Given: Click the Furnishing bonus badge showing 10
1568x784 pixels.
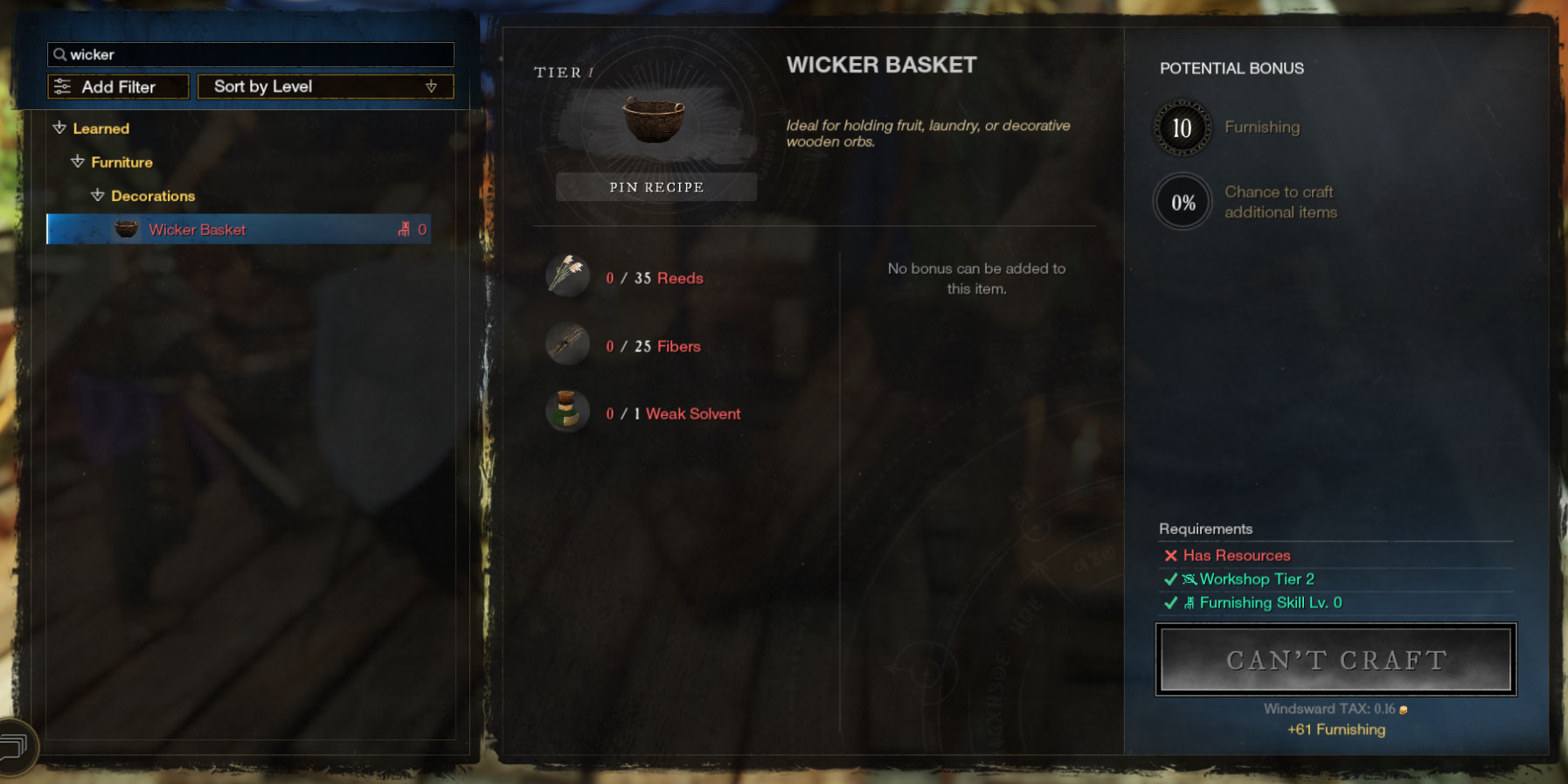Looking at the screenshot, I should coord(1182,127).
